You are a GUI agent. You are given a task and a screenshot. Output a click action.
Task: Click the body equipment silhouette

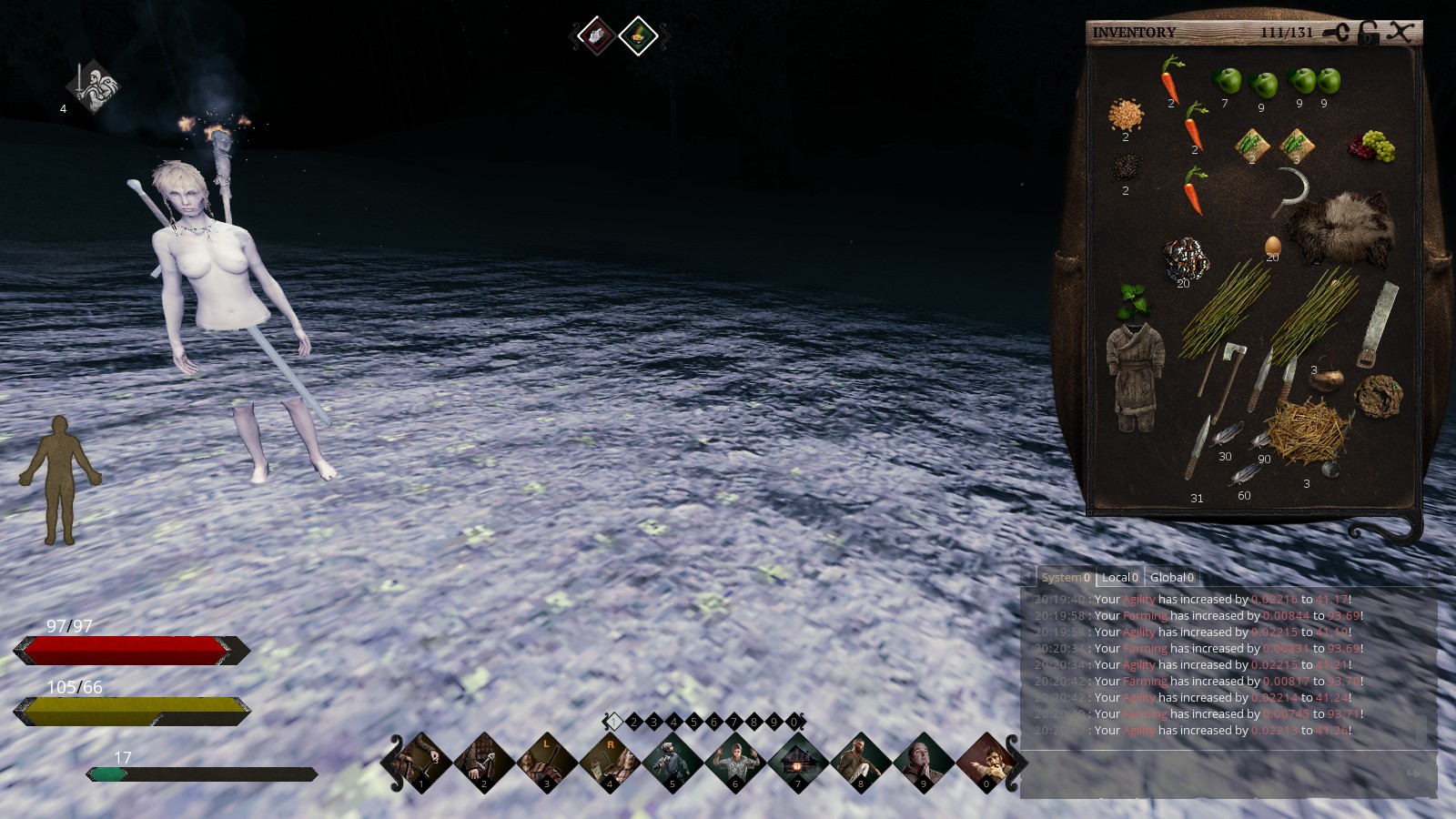pyautogui.click(x=60, y=479)
